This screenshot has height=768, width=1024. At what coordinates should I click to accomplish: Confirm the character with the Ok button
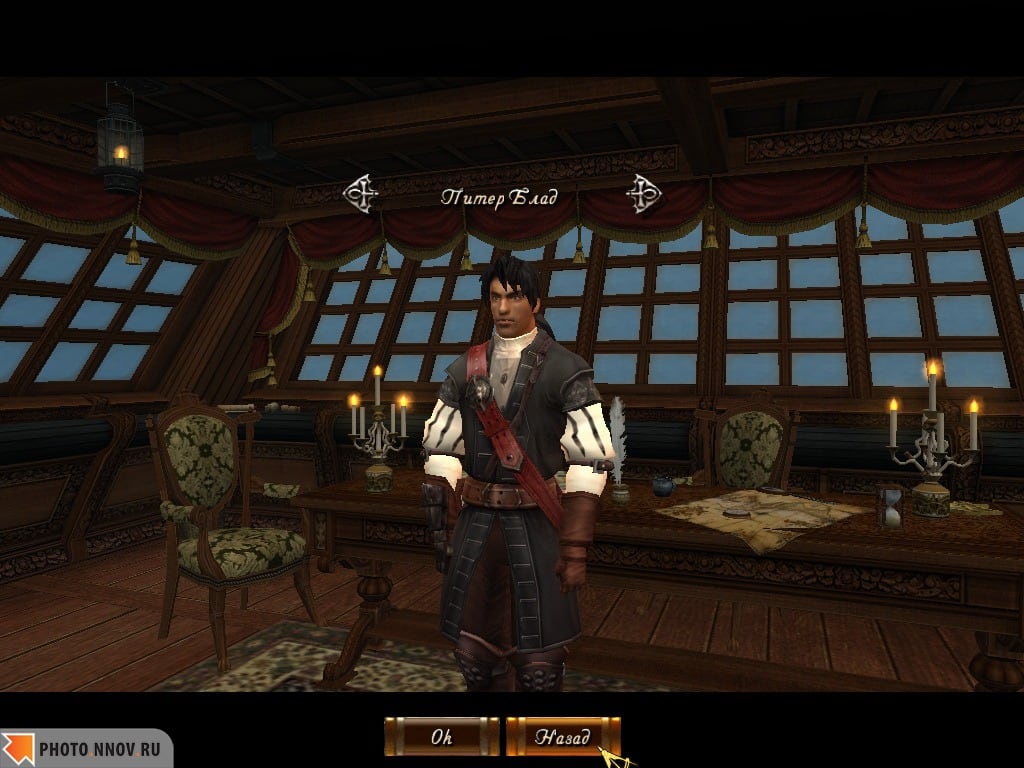(441, 737)
